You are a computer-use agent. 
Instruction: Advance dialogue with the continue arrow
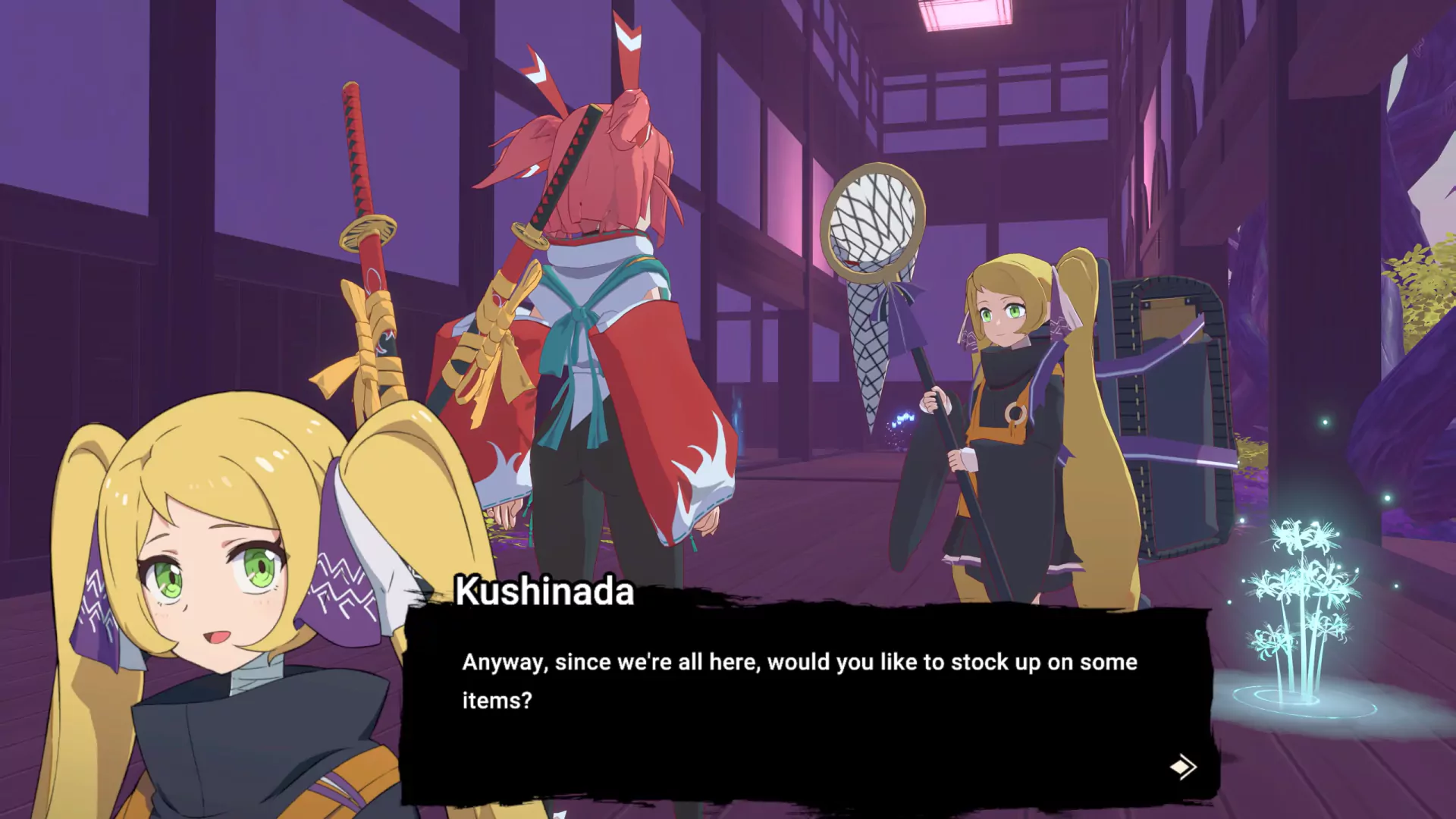click(1183, 767)
